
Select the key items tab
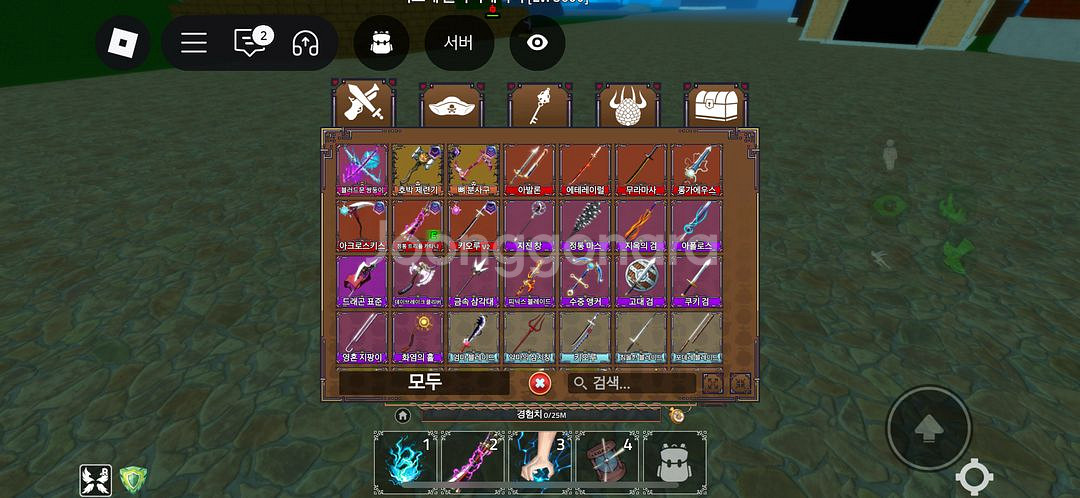[540, 105]
